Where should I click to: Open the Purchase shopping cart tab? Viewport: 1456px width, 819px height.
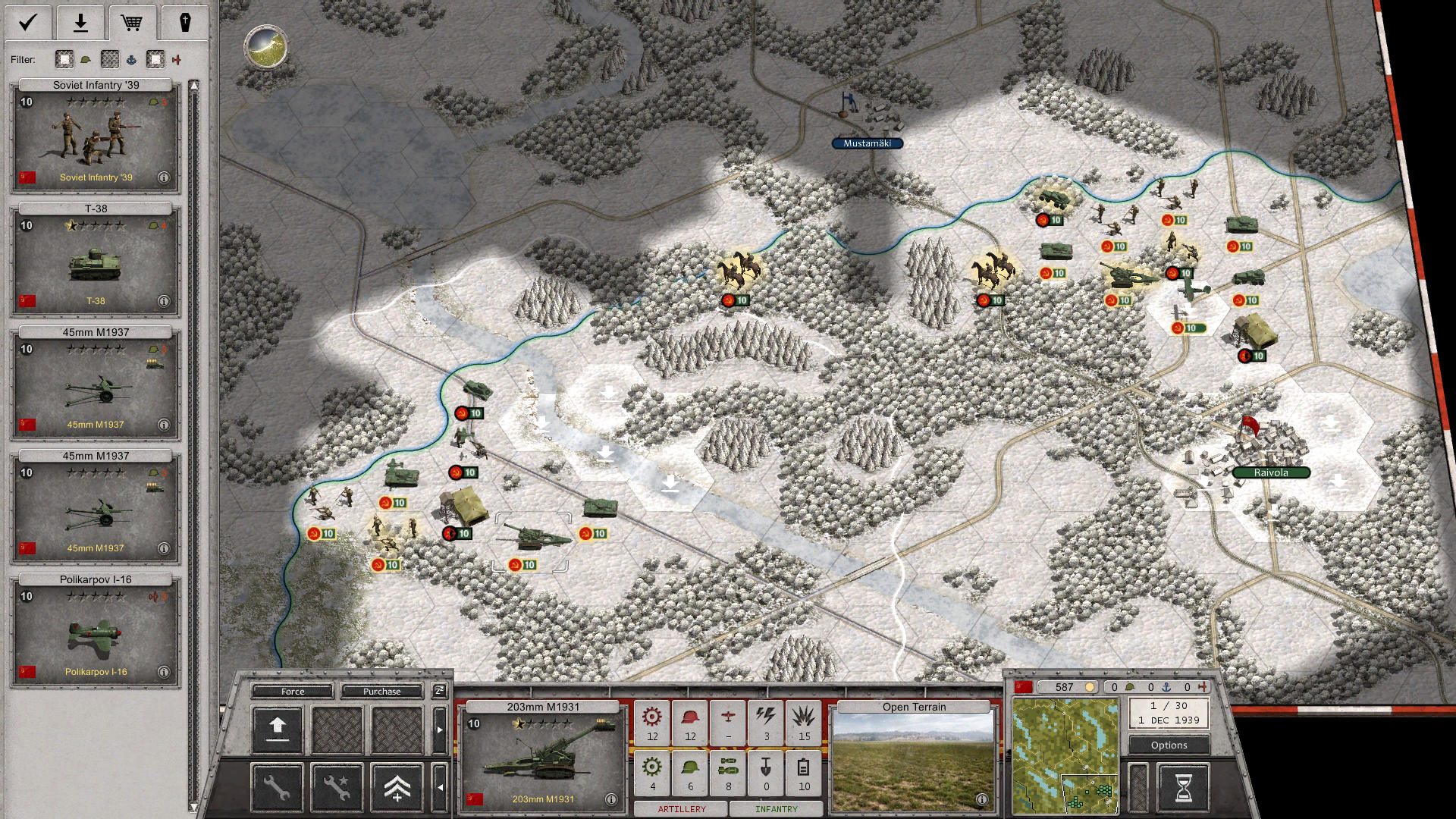[x=133, y=23]
